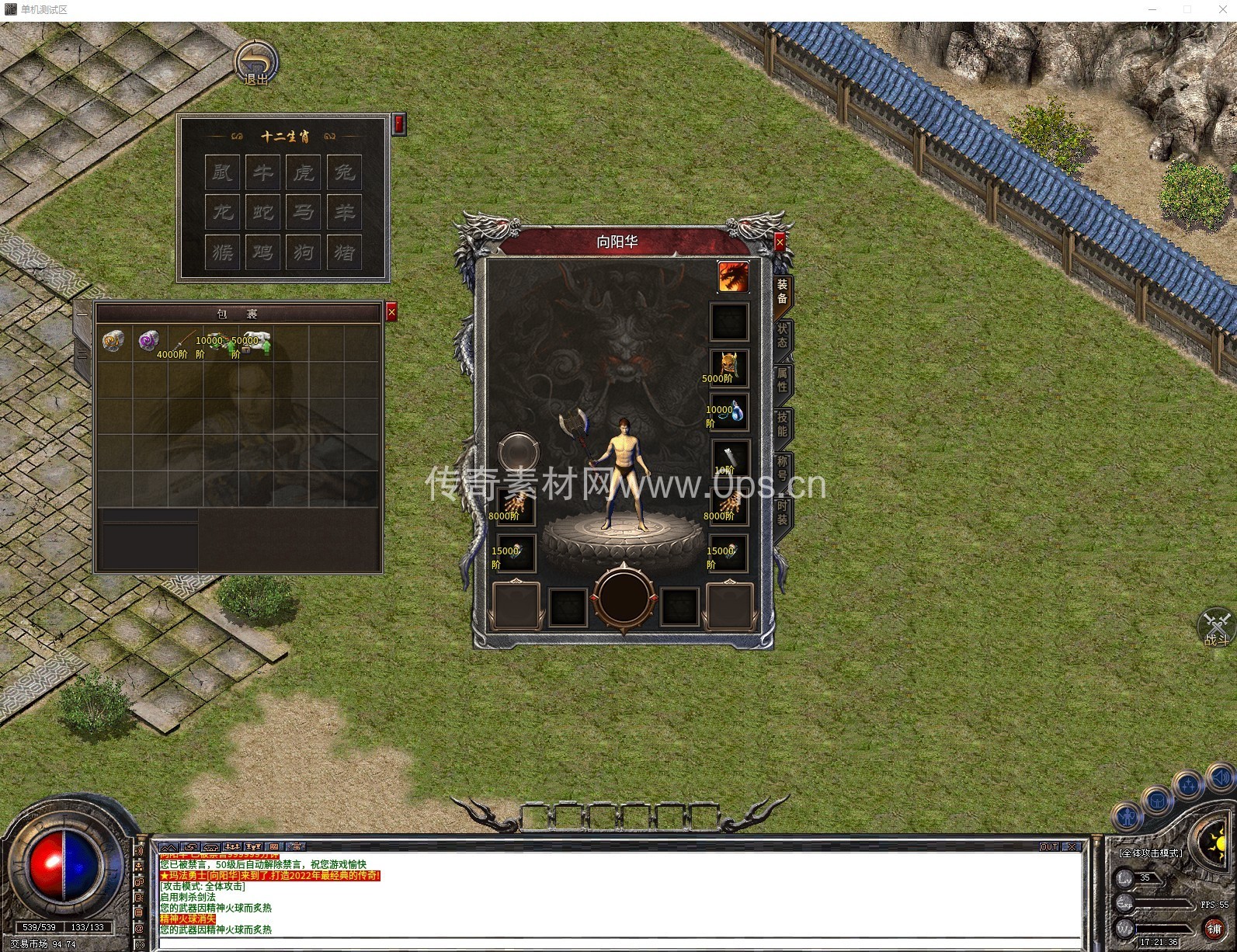Open the 属性 attributes tab
Image resolution: width=1237 pixels, height=952 pixels.
(782, 380)
